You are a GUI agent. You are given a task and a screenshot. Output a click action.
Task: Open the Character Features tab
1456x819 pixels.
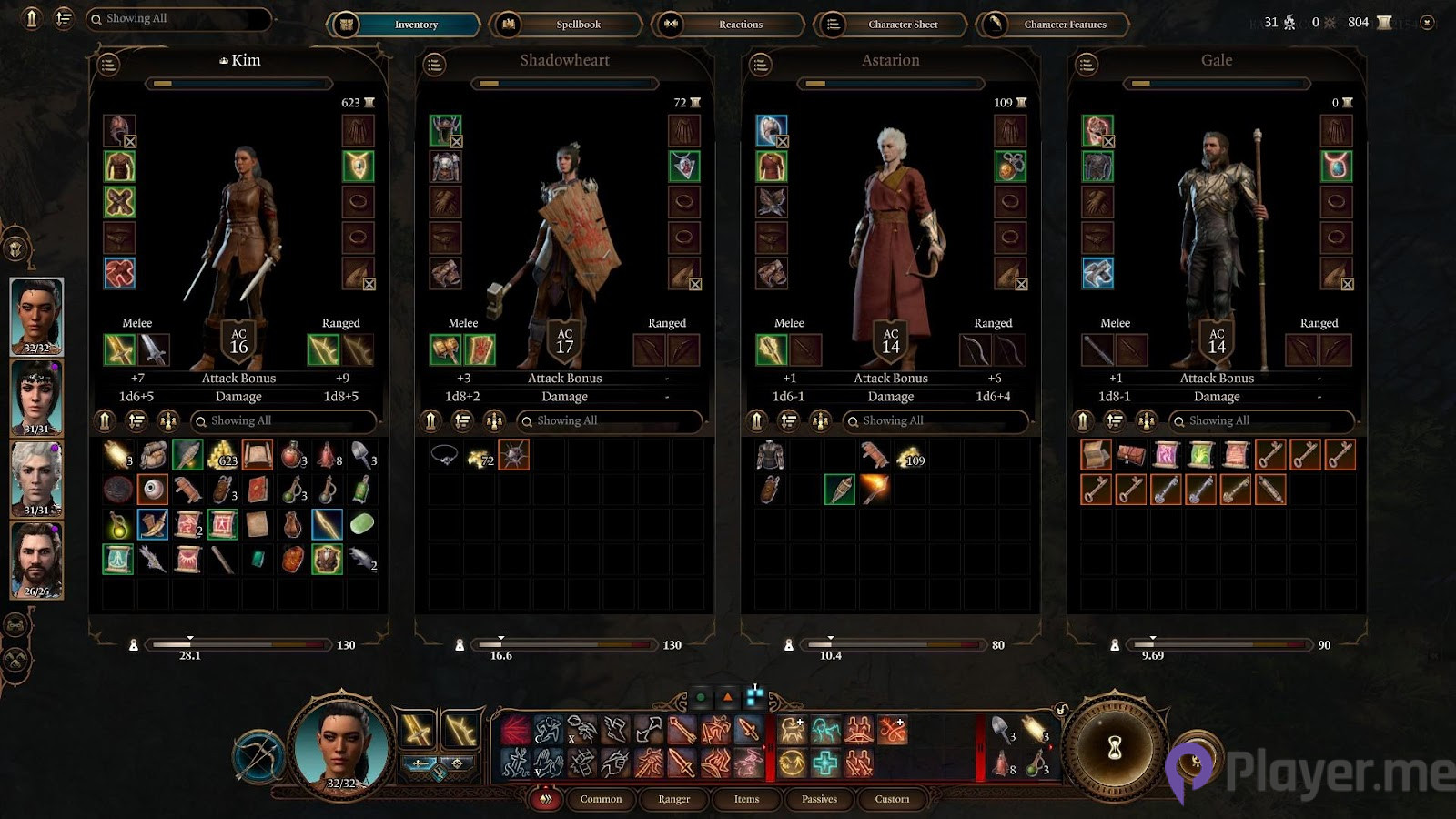coord(1052,25)
